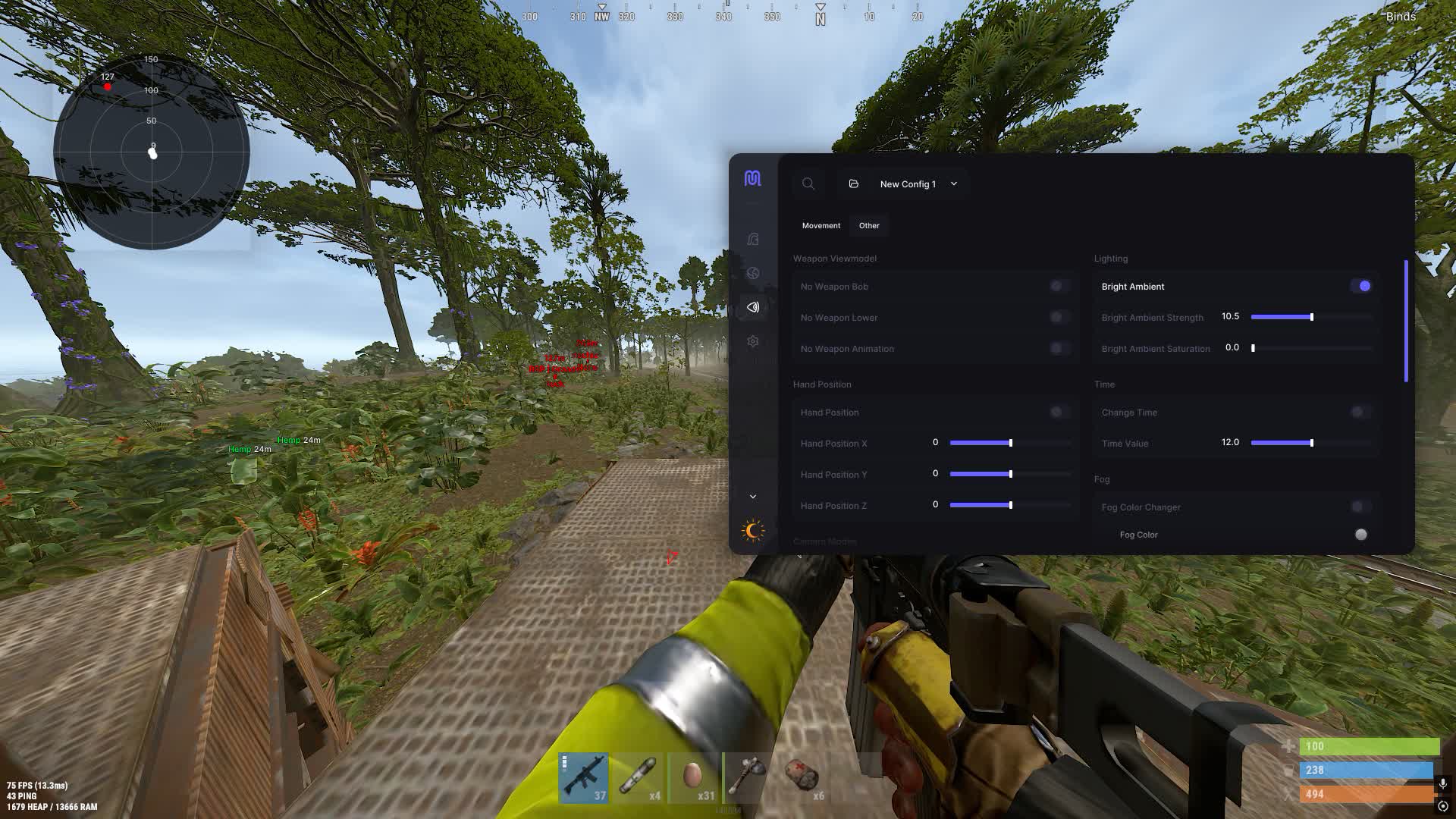Select the assault rifle in the hotbar
1456x819 pixels.
pyautogui.click(x=584, y=777)
